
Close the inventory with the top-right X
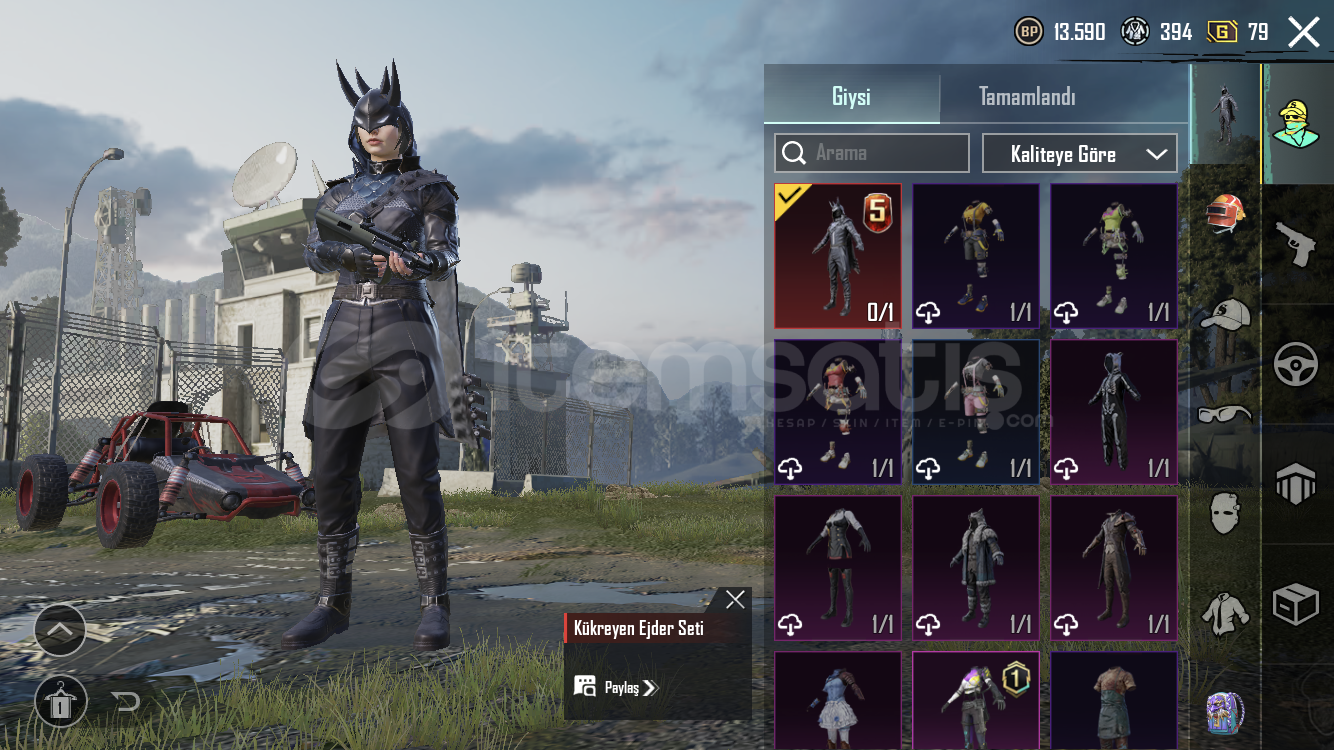coord(1304,32)
